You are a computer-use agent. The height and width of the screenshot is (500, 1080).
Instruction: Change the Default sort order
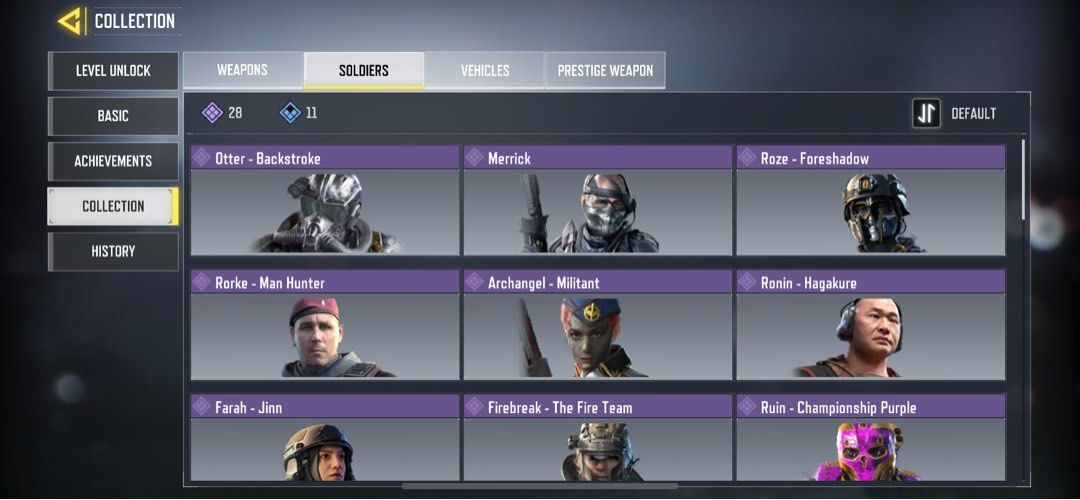pyautogui.click(x=955, y=114)
